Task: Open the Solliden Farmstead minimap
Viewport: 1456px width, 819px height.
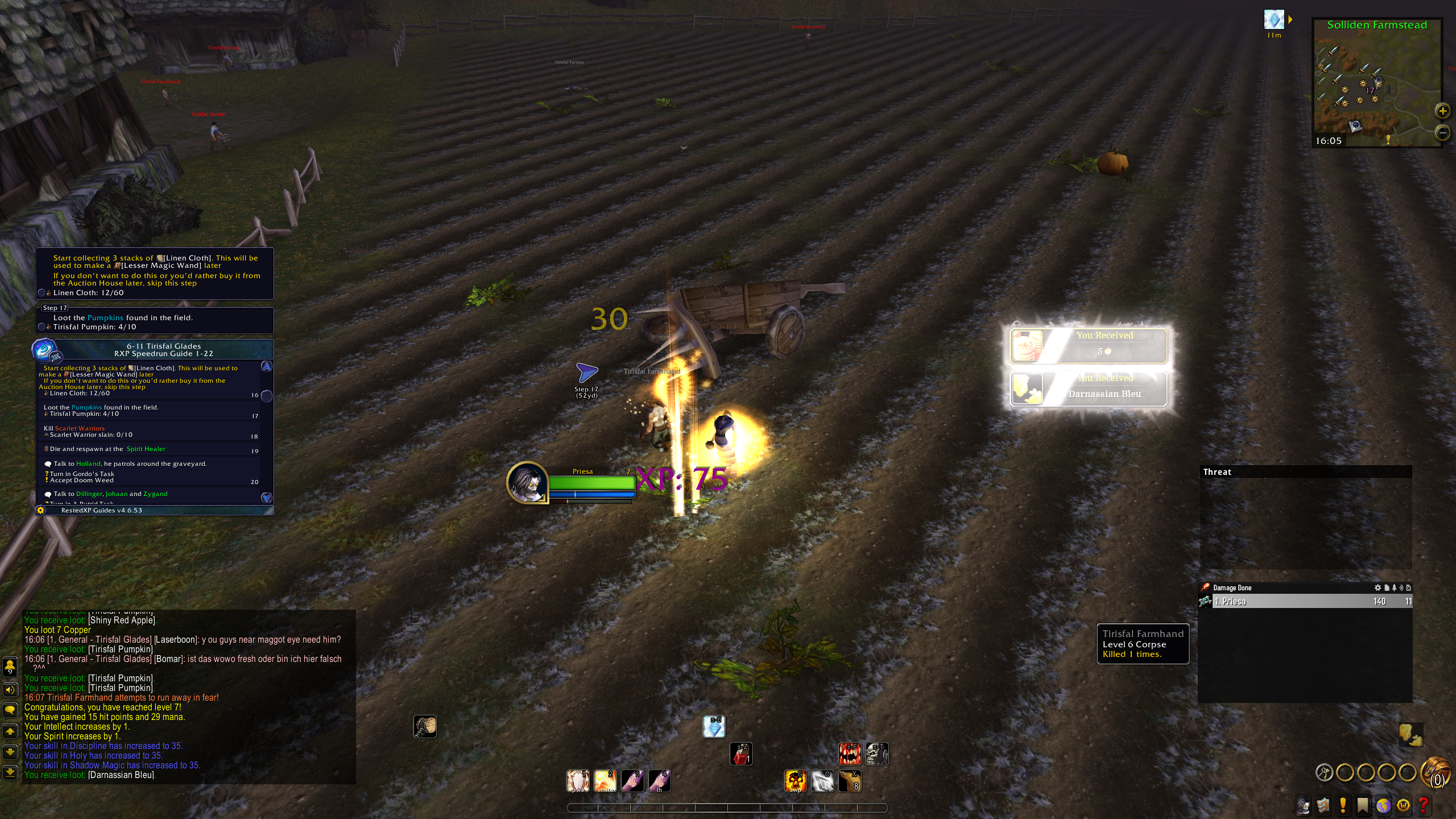Action: click(1376, 85)
